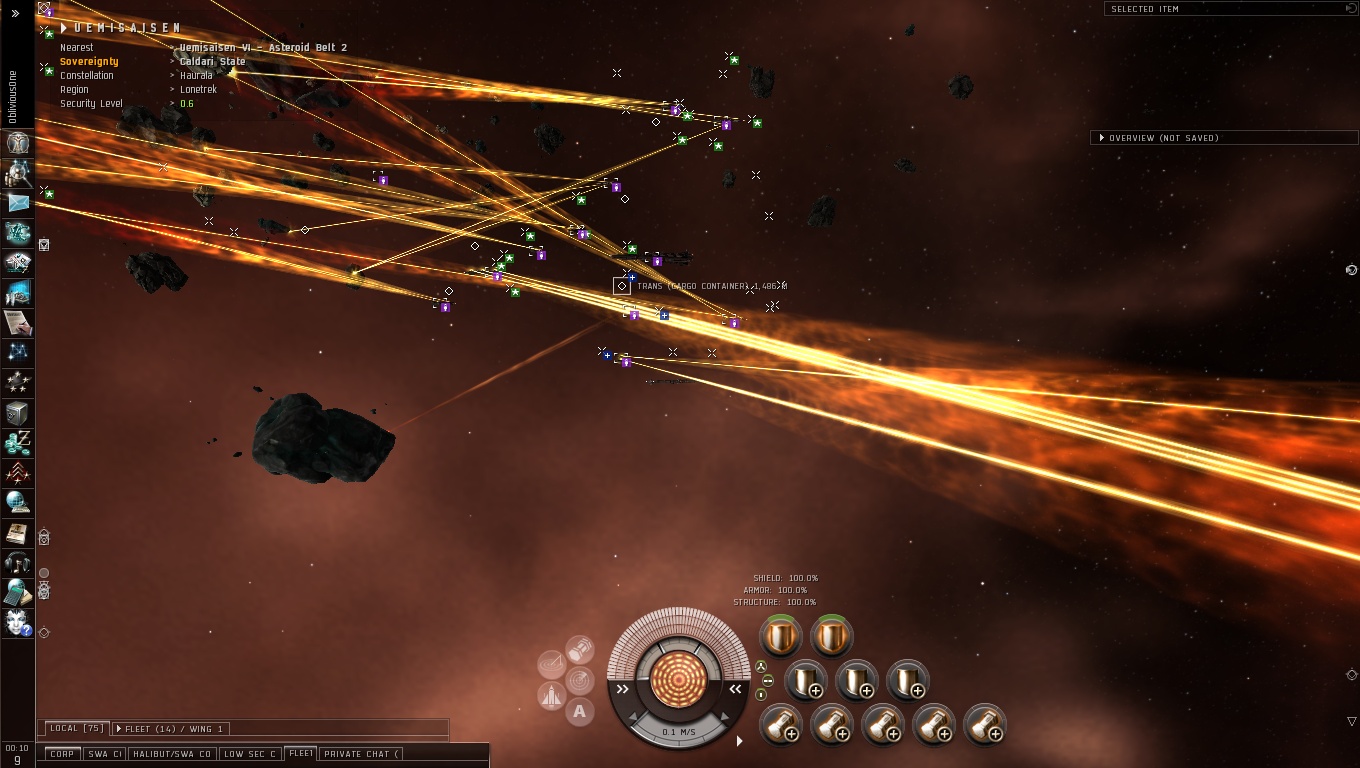Viewport: 1360px width, 768px height.
Task: Open the calculator icon in the sidebar
Action: (18, 592)
